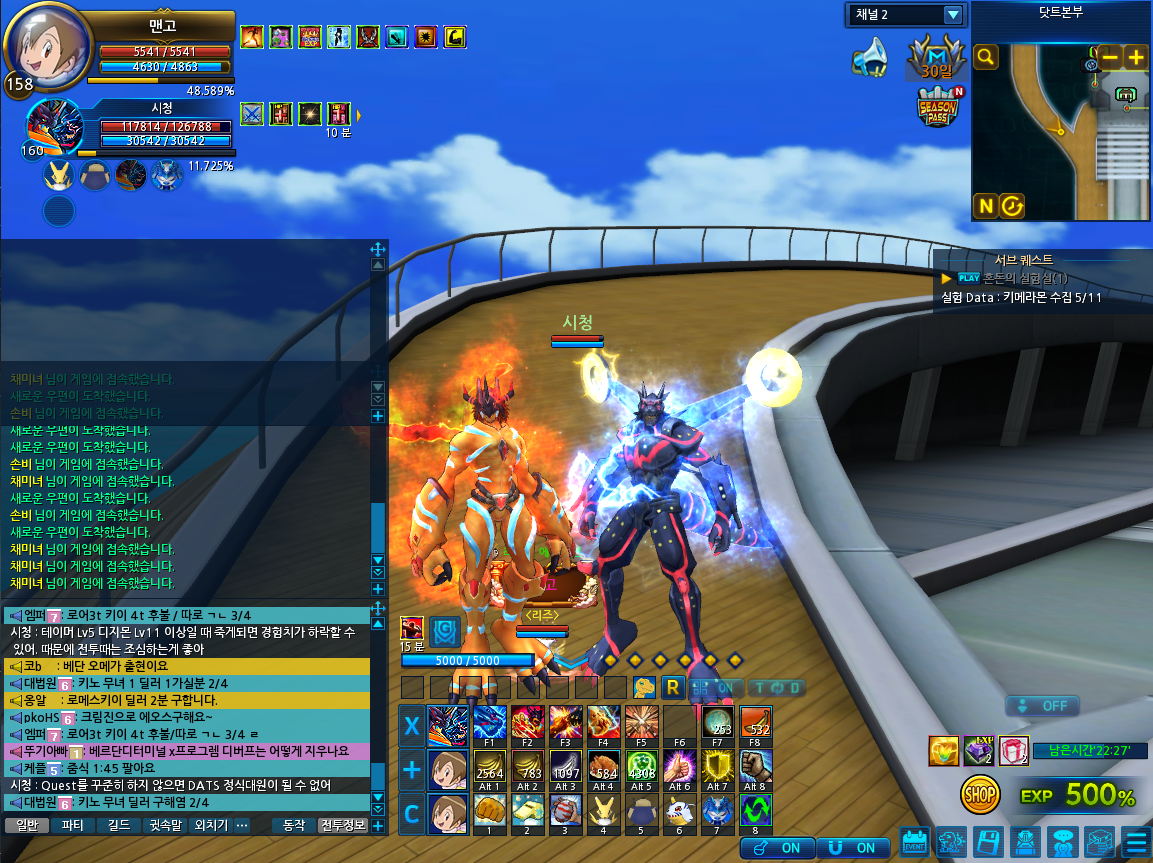Viewport: 1153px width, 863px height.
Task: Use the F1 blue dragon skill
Action: tap(490, 723)
